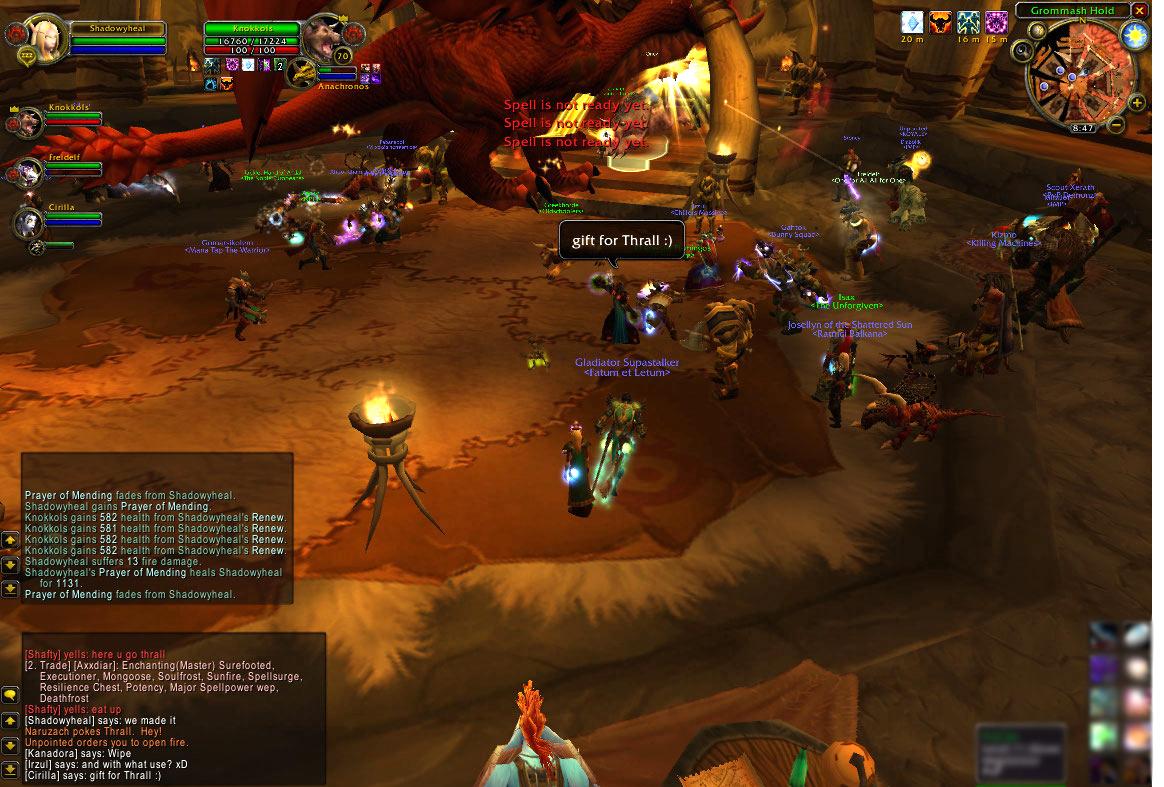Viewport: 1164px width, 787px height.
Task: Close the minimap with the X button
Action: click(x=1139, y=10)
